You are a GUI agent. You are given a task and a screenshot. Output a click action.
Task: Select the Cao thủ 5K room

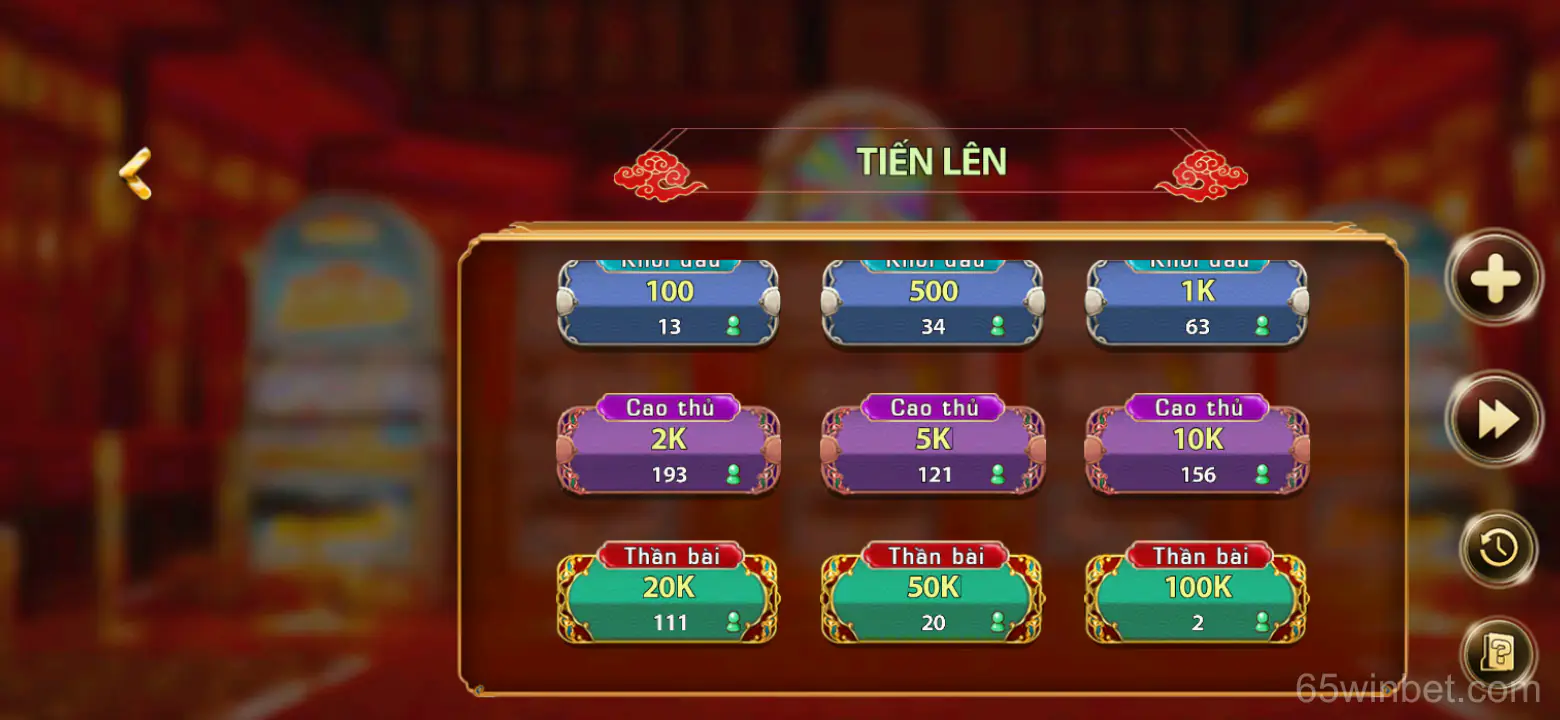coord(932,445)
